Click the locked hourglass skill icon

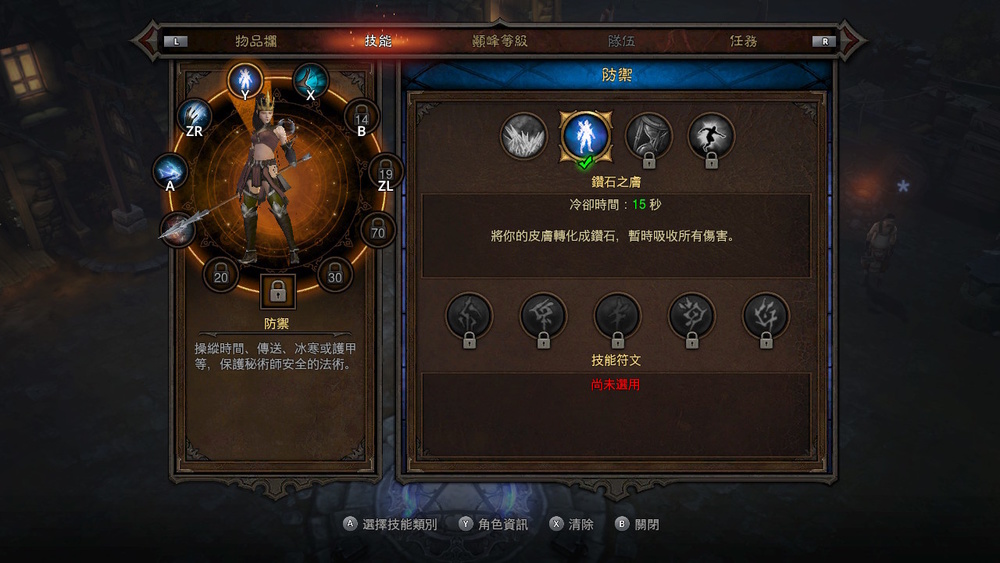pos(648,136)
